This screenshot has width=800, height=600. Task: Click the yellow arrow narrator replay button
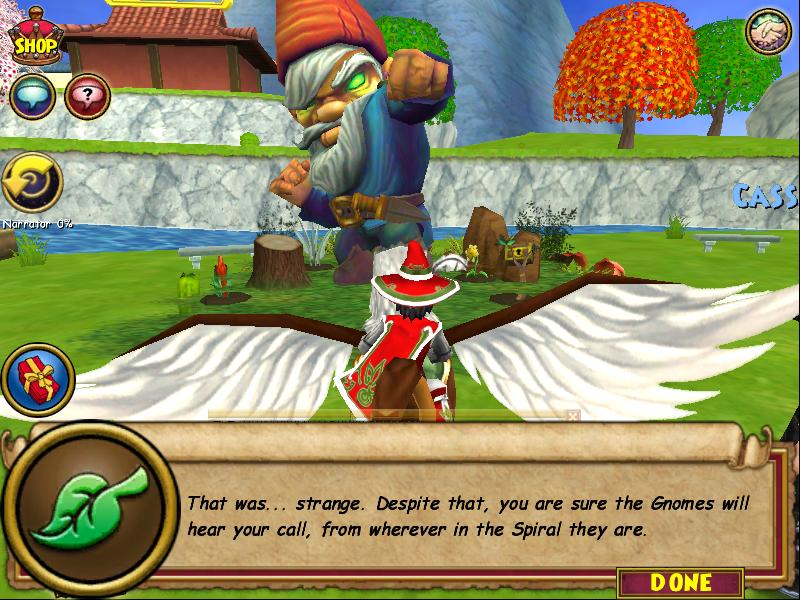click(31, 183)
